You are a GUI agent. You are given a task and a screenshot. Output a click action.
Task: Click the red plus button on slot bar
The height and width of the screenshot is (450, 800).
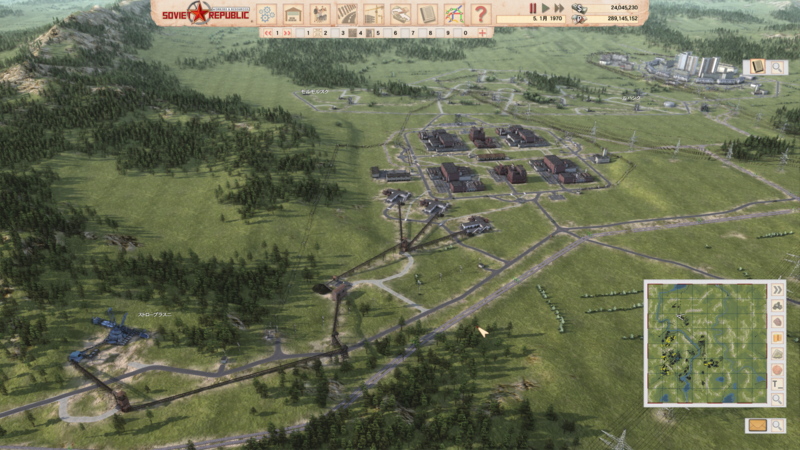point(483,33)
